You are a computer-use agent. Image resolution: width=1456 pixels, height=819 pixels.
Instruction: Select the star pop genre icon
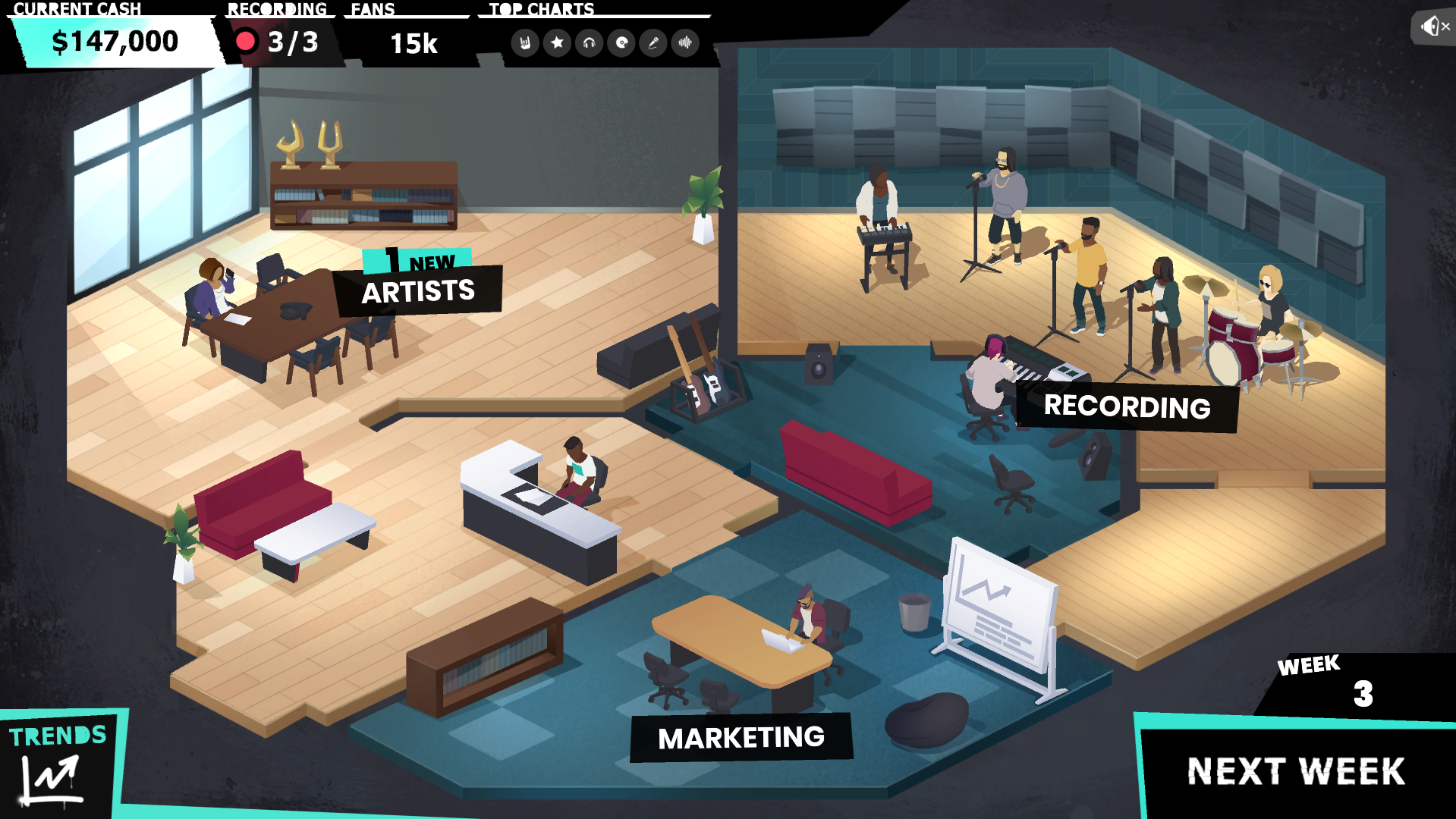(x=557, y=43)
